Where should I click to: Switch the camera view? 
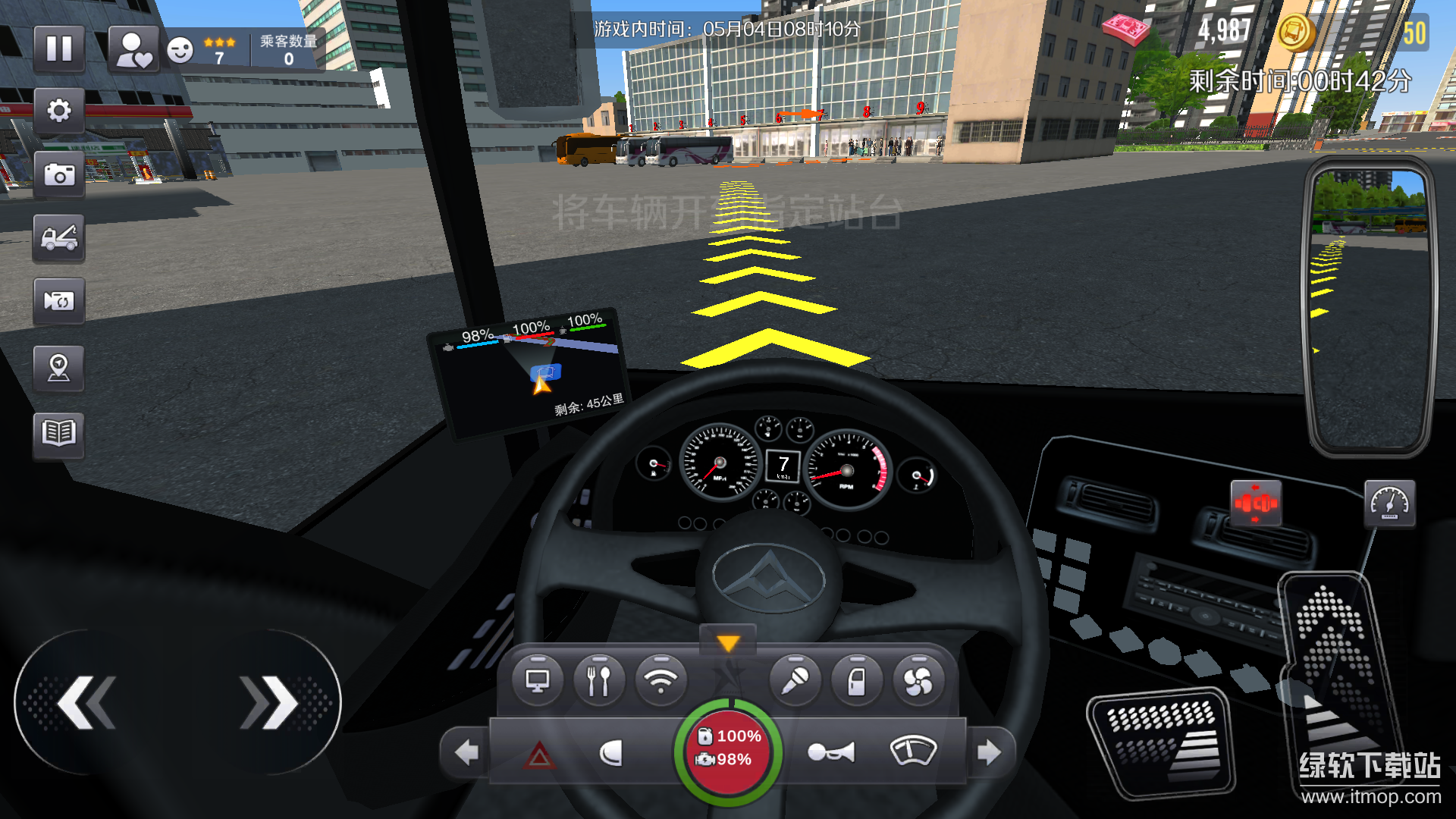pos(58,302)
